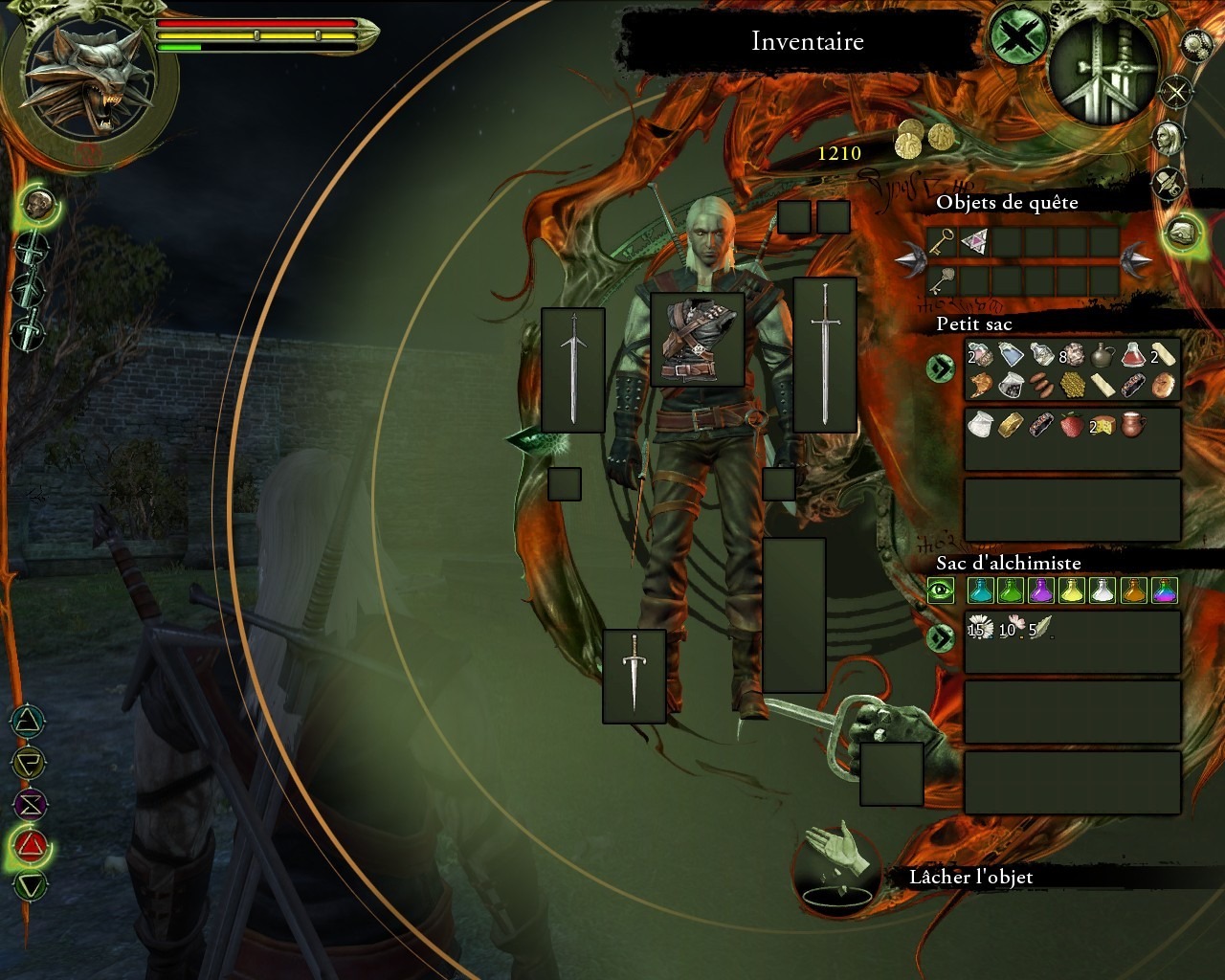The width and height of the screenshot is (1225, 980).
Task: Filter alchemy ingredients by yellow flask
Action: point(1071,590)
